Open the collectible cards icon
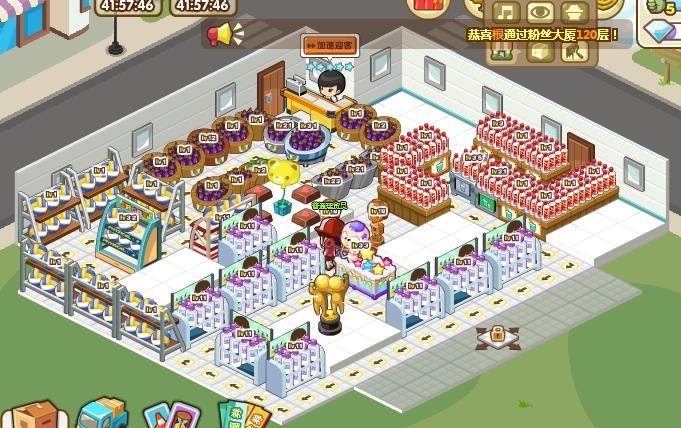681x428 pixels. [166, 415]
